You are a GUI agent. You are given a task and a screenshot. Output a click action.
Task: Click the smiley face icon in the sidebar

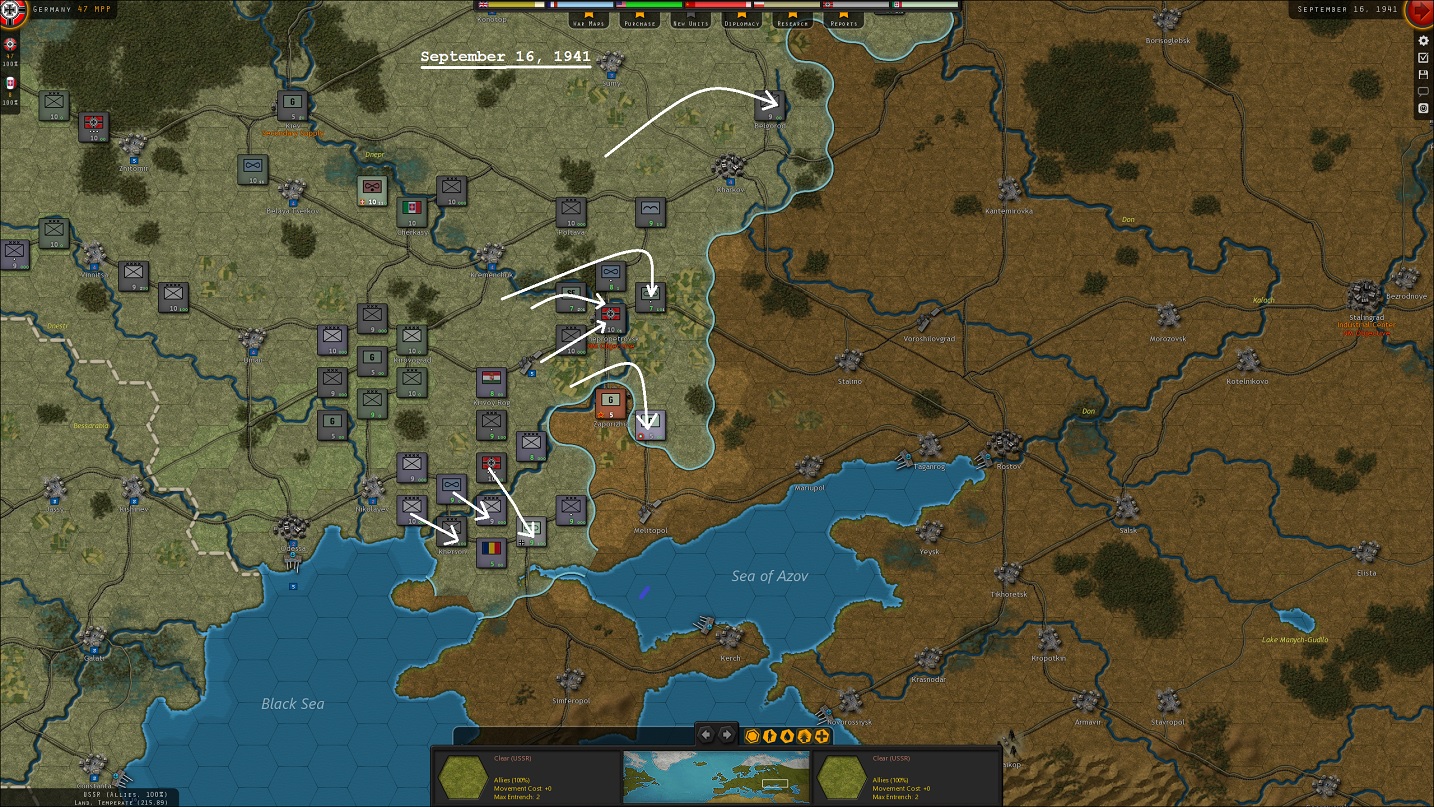1423,107
